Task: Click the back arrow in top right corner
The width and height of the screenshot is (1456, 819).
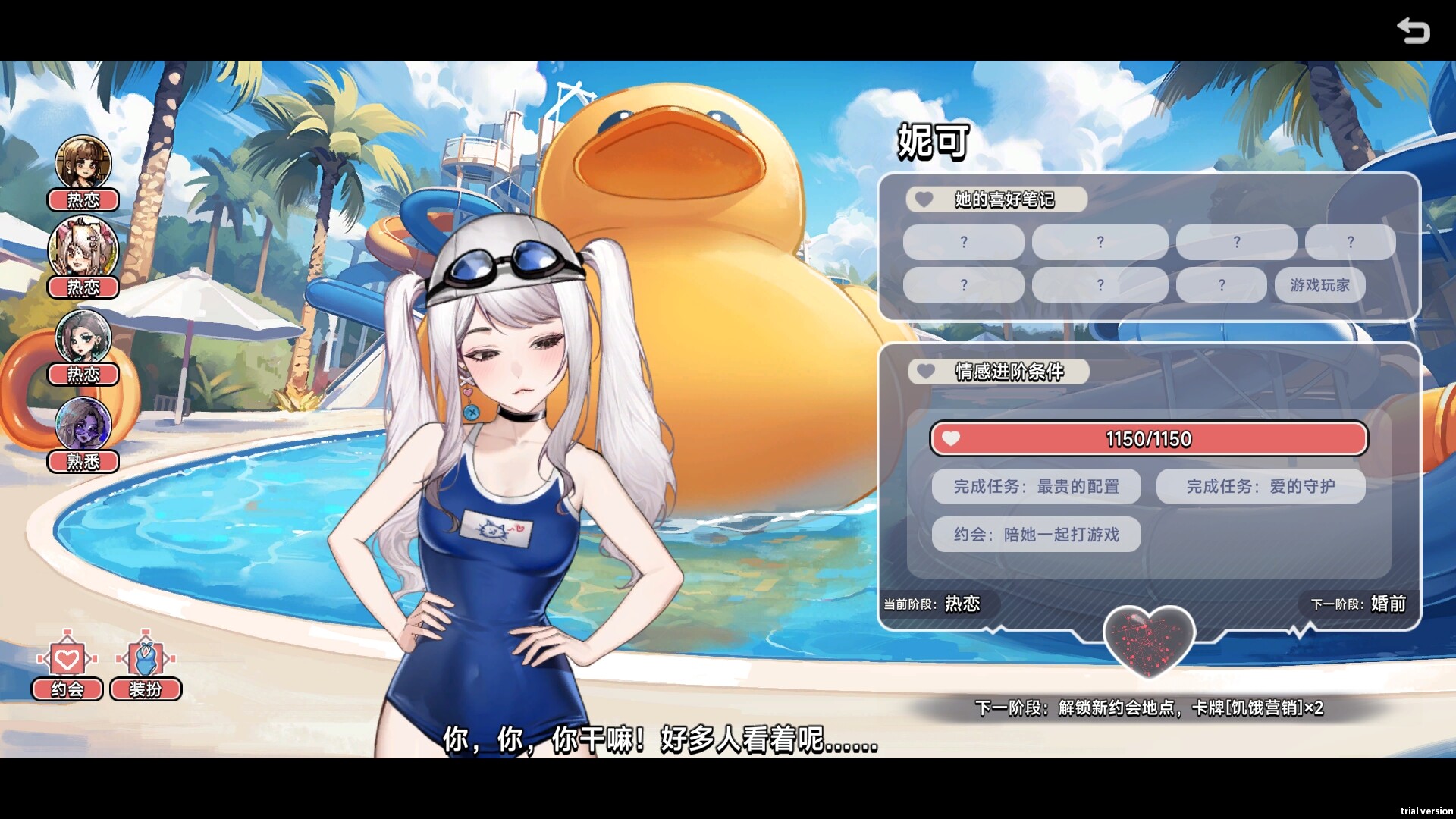Action: 1414,32
